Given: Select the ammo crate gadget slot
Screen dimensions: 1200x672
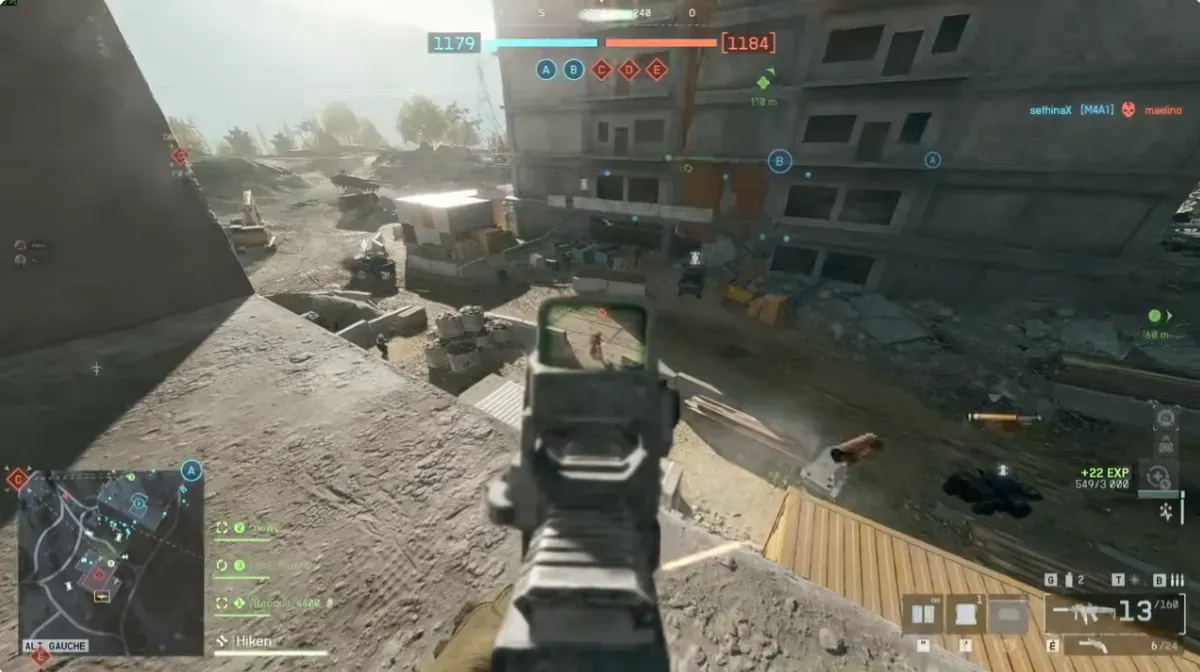Looking at the screenshot, I should 921,614.
